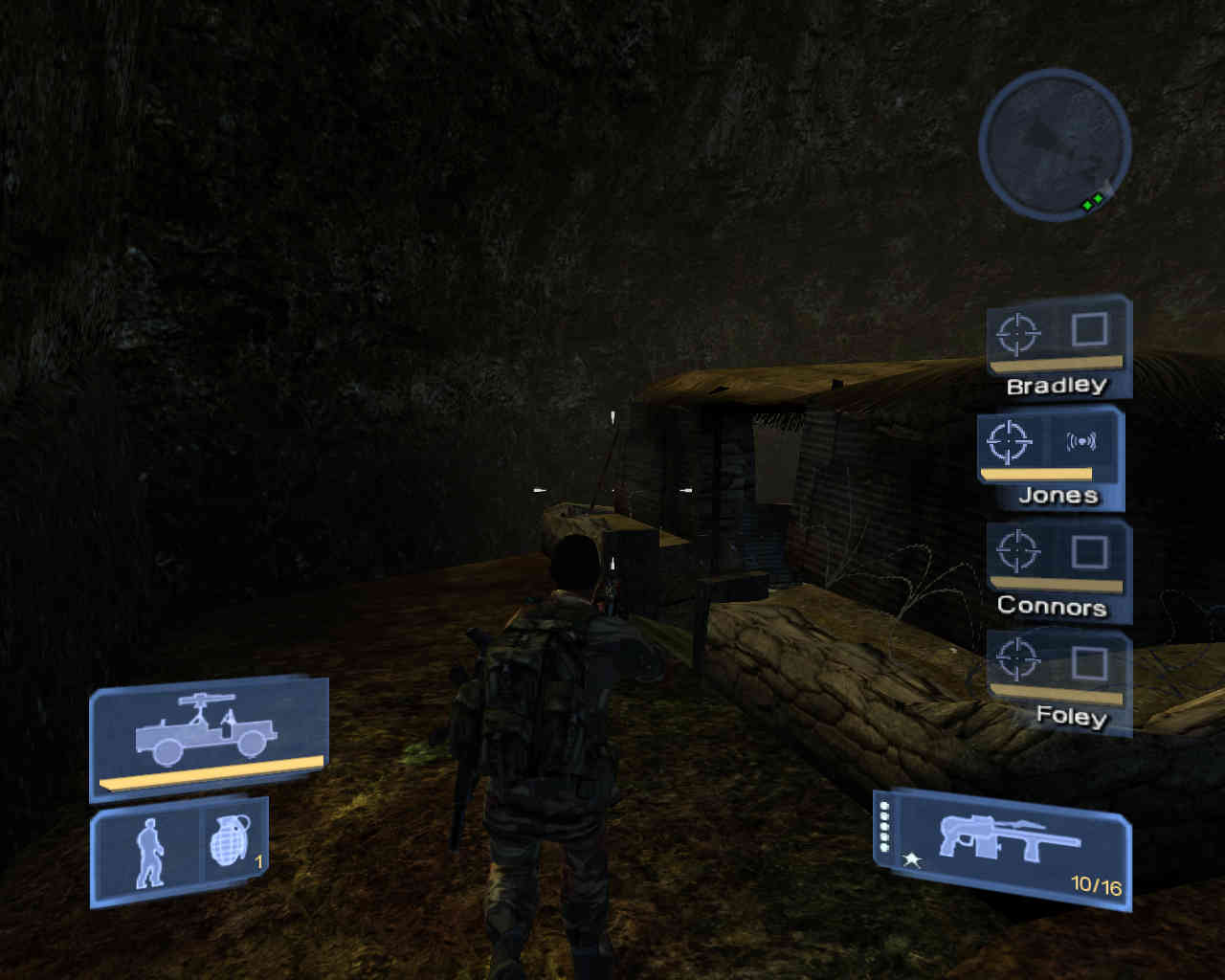Click the circular minimap

pyautogui.click(x=1055, y=145)
